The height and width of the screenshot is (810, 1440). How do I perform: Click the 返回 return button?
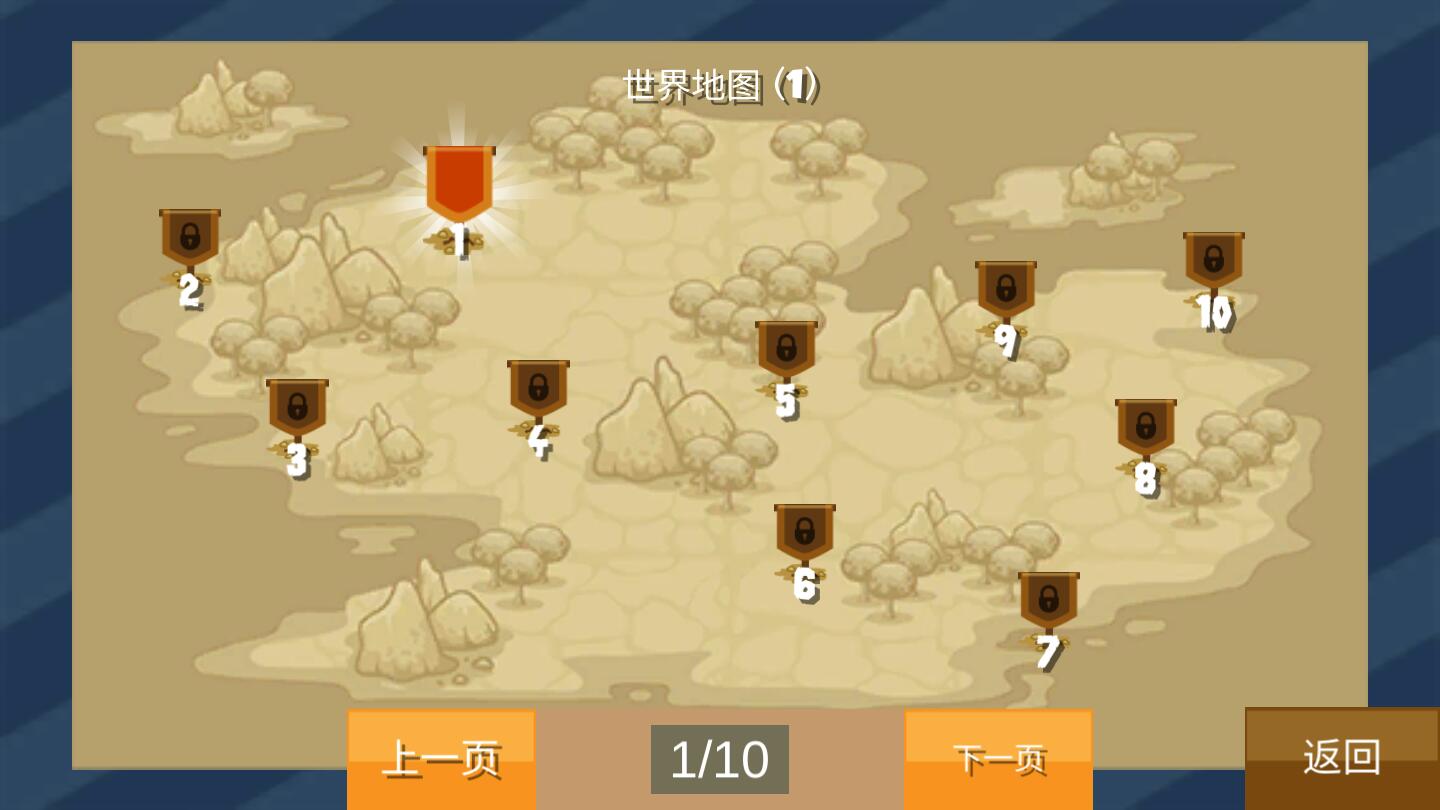[1341, 758]
